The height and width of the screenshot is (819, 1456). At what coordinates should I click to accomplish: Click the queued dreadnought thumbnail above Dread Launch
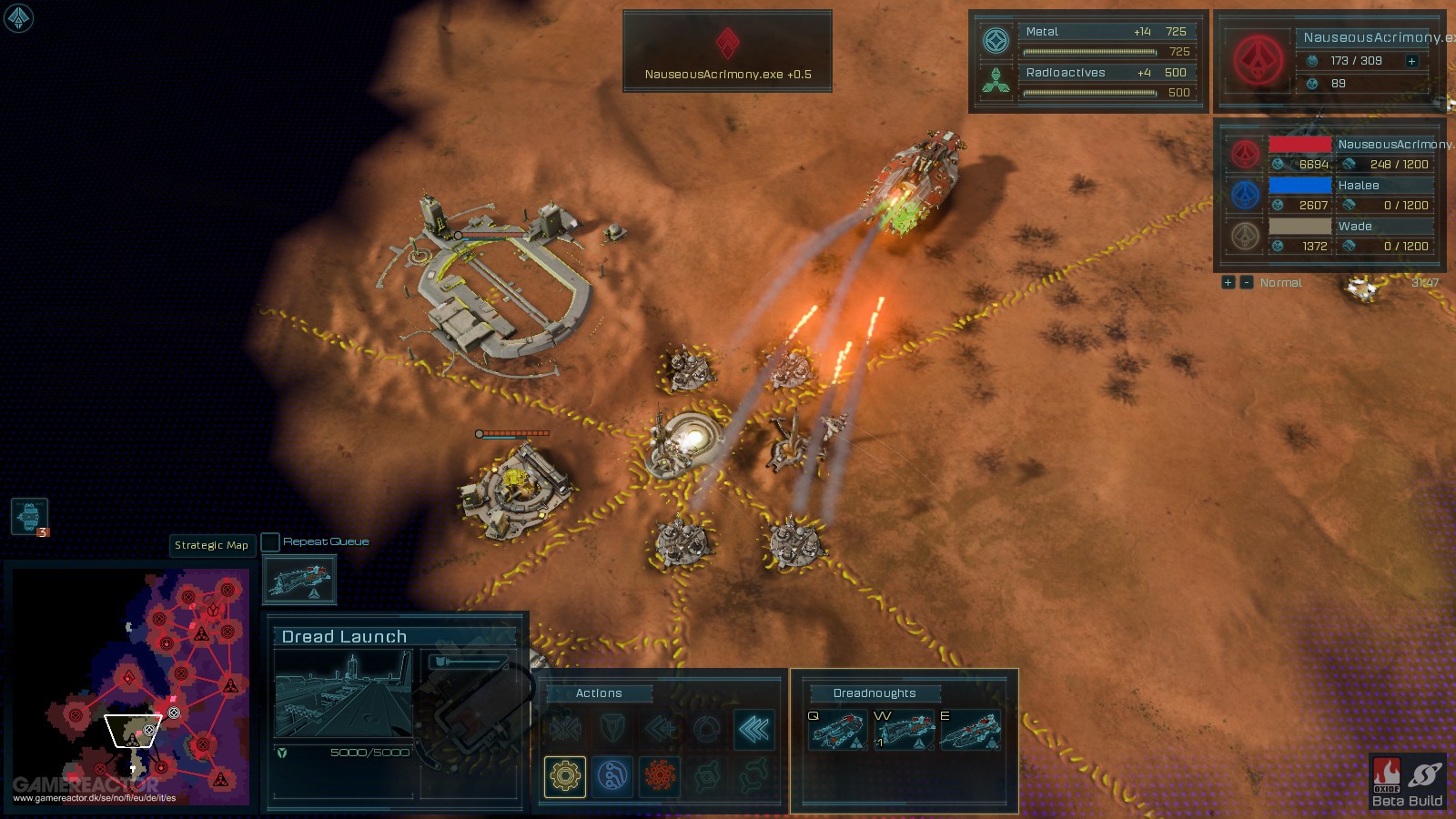pos(298,579)
